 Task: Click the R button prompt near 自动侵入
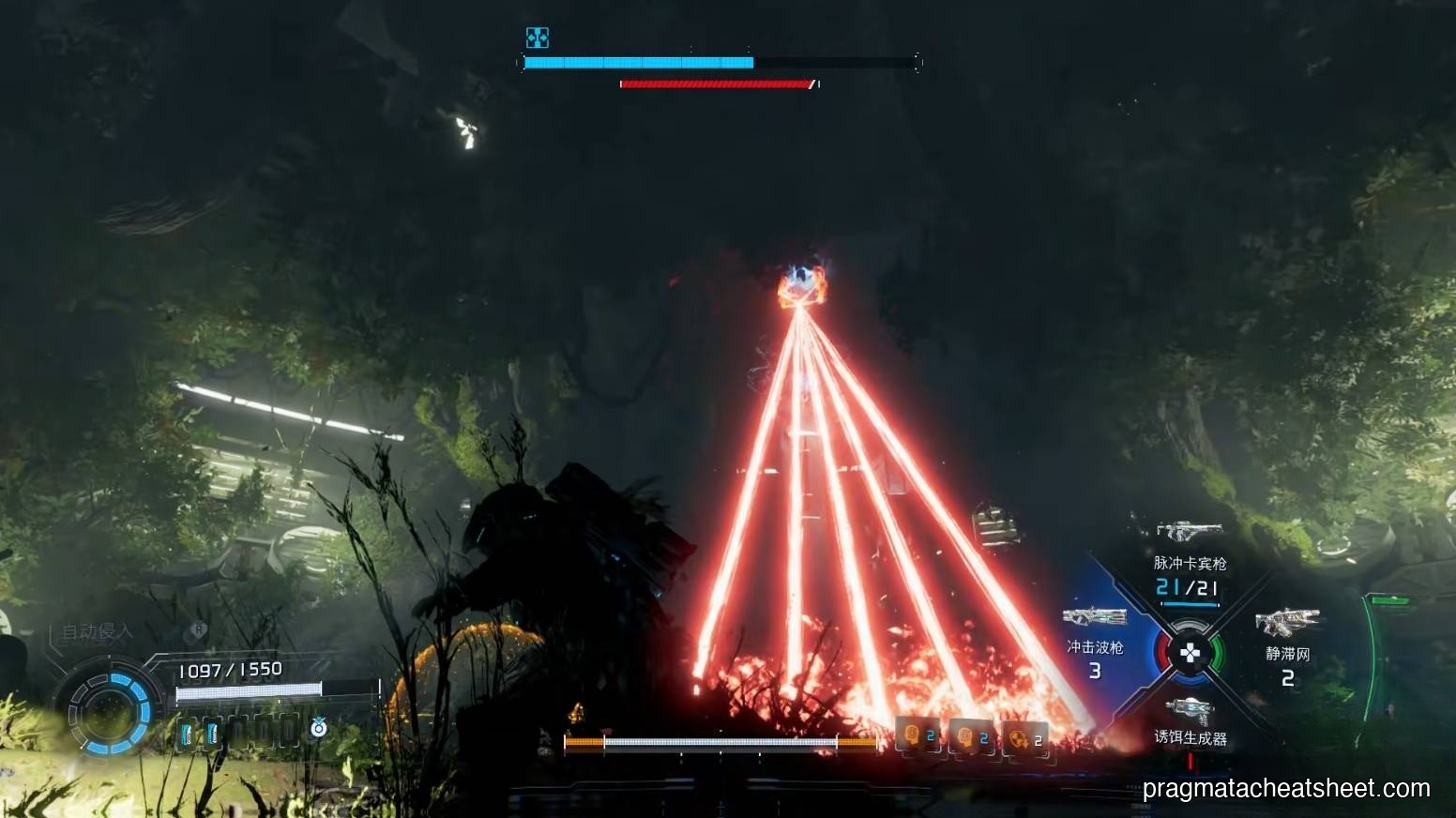199,629
